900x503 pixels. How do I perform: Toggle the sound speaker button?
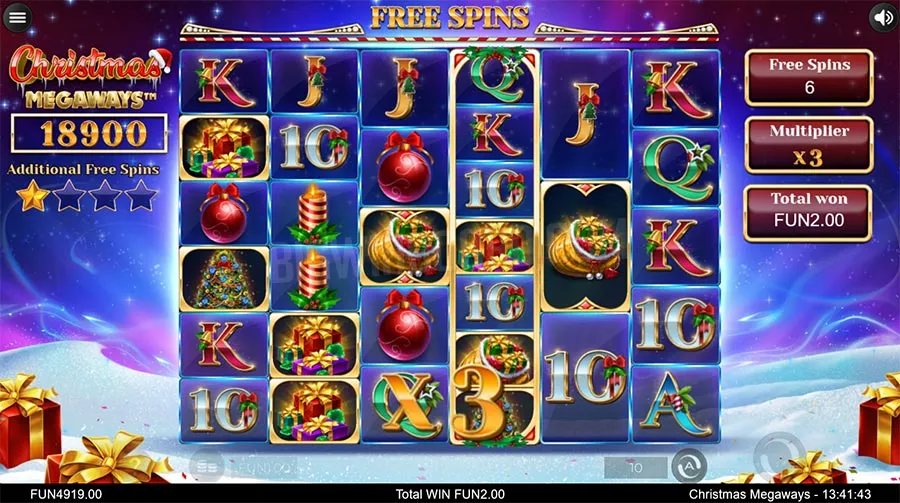click(883, 17)
